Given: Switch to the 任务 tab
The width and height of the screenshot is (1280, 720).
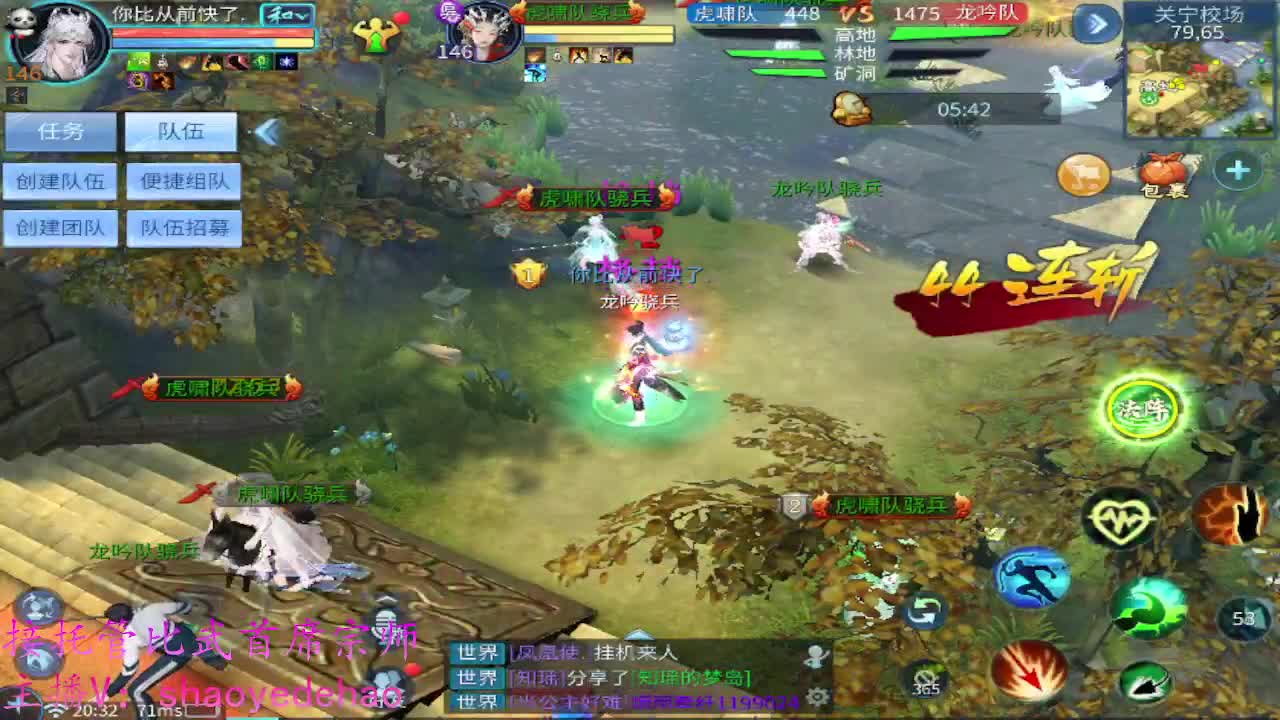Looking at the screenshot, I should point(60,130).
